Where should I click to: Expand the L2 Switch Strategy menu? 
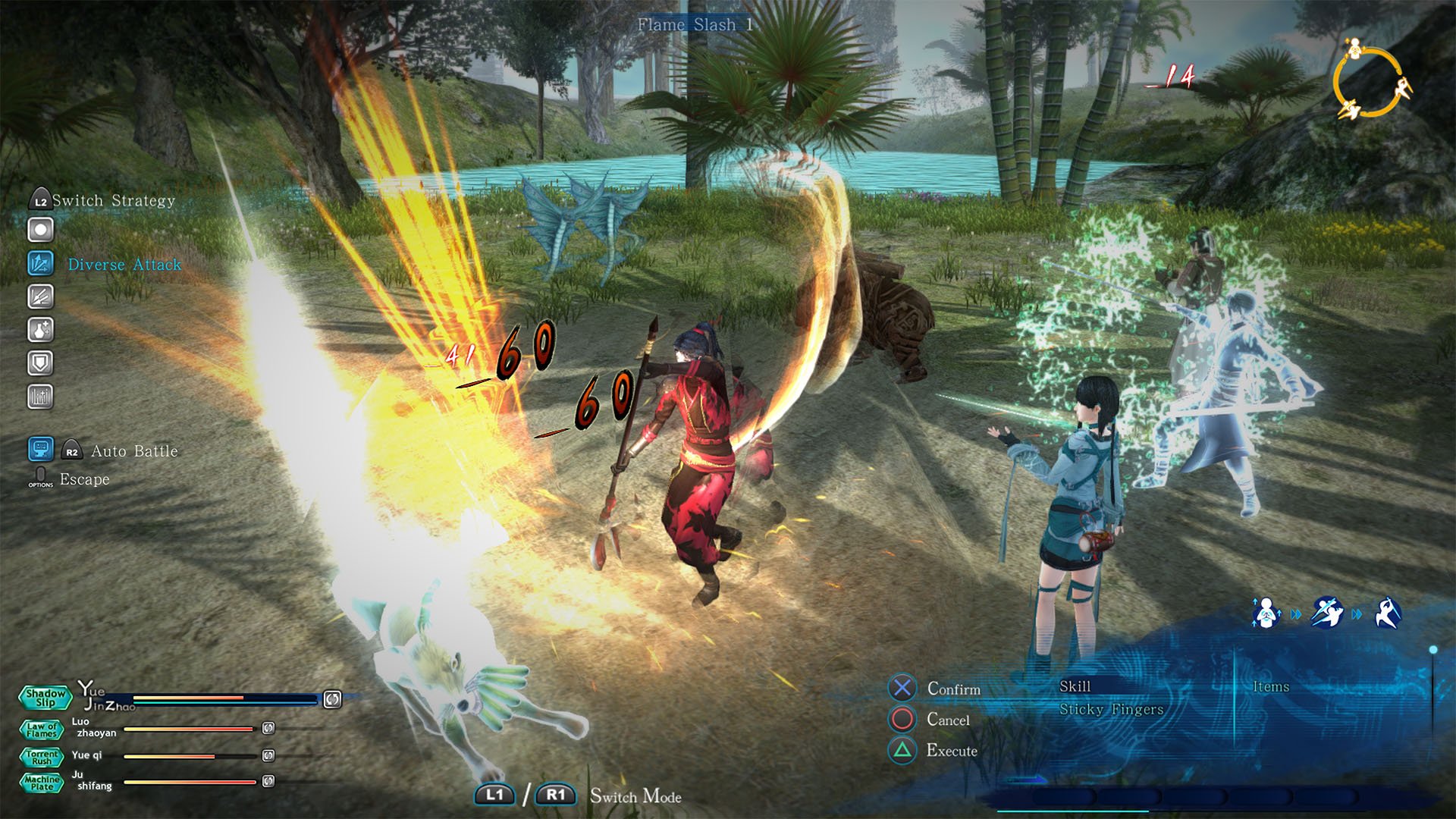point(40,200)
